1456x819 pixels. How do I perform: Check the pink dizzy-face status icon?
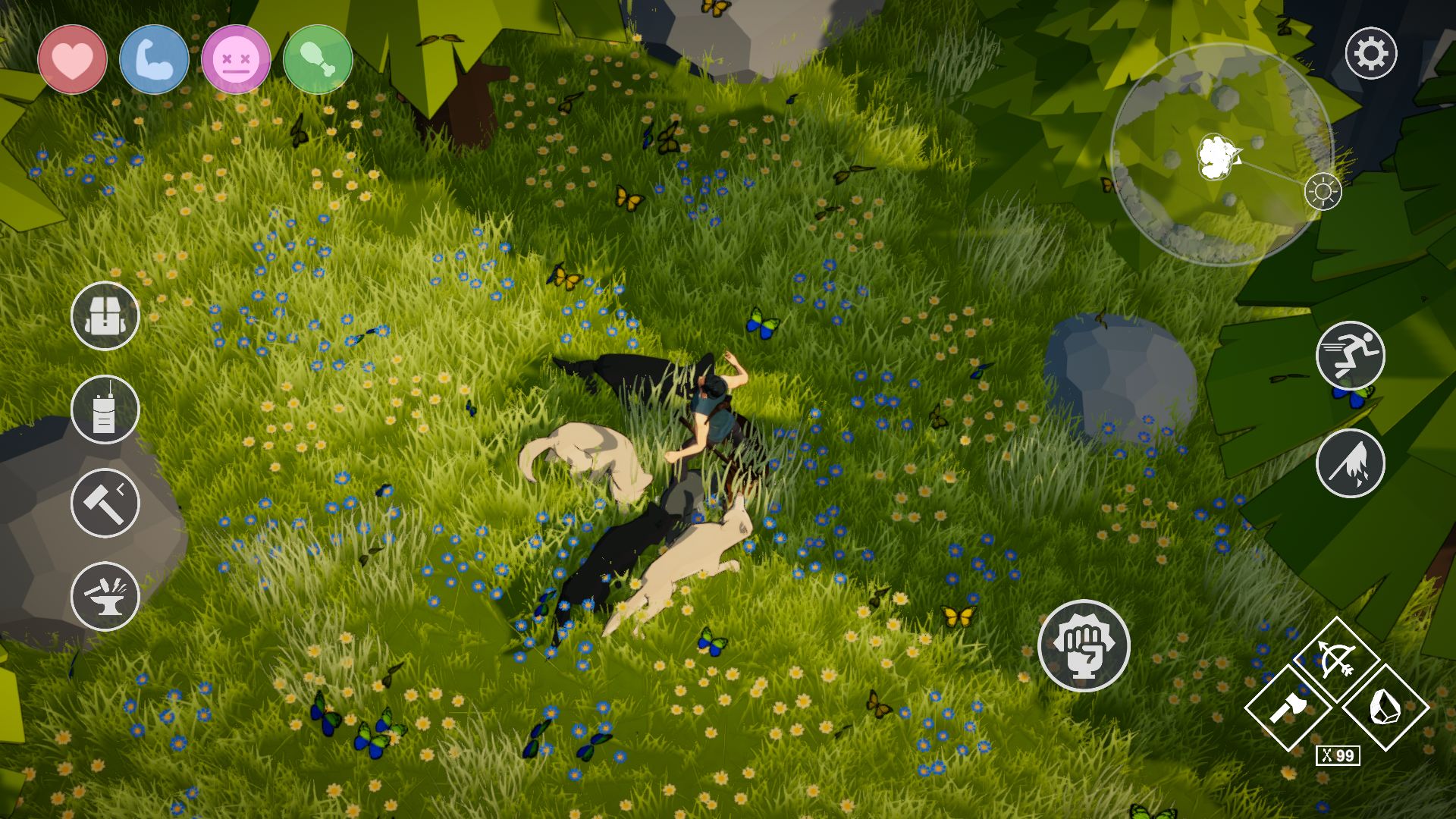point(236,60)
